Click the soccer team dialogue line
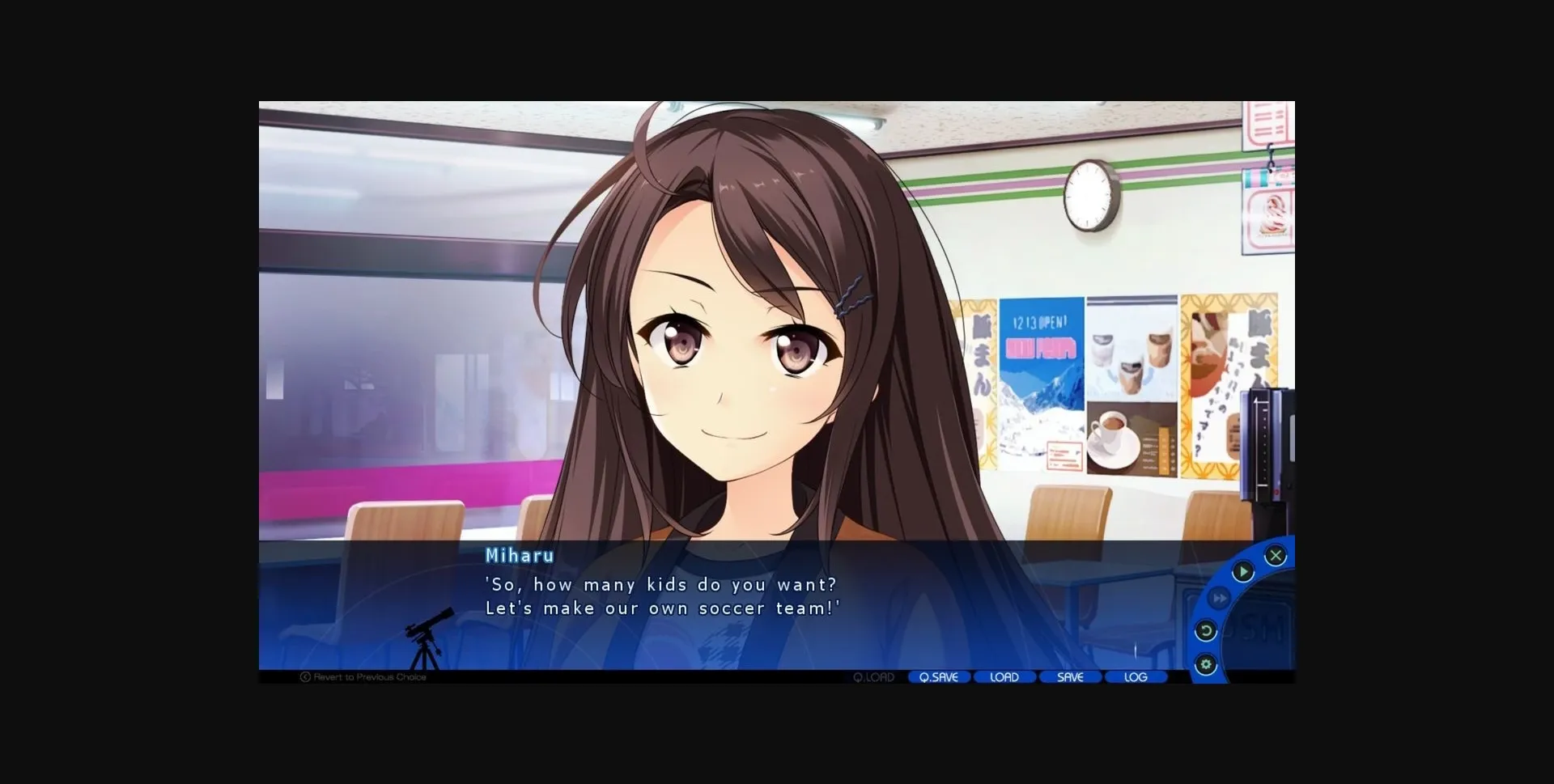Viewport: 1554px width, 784px height. pyautogui.click(x=664, y=608)
